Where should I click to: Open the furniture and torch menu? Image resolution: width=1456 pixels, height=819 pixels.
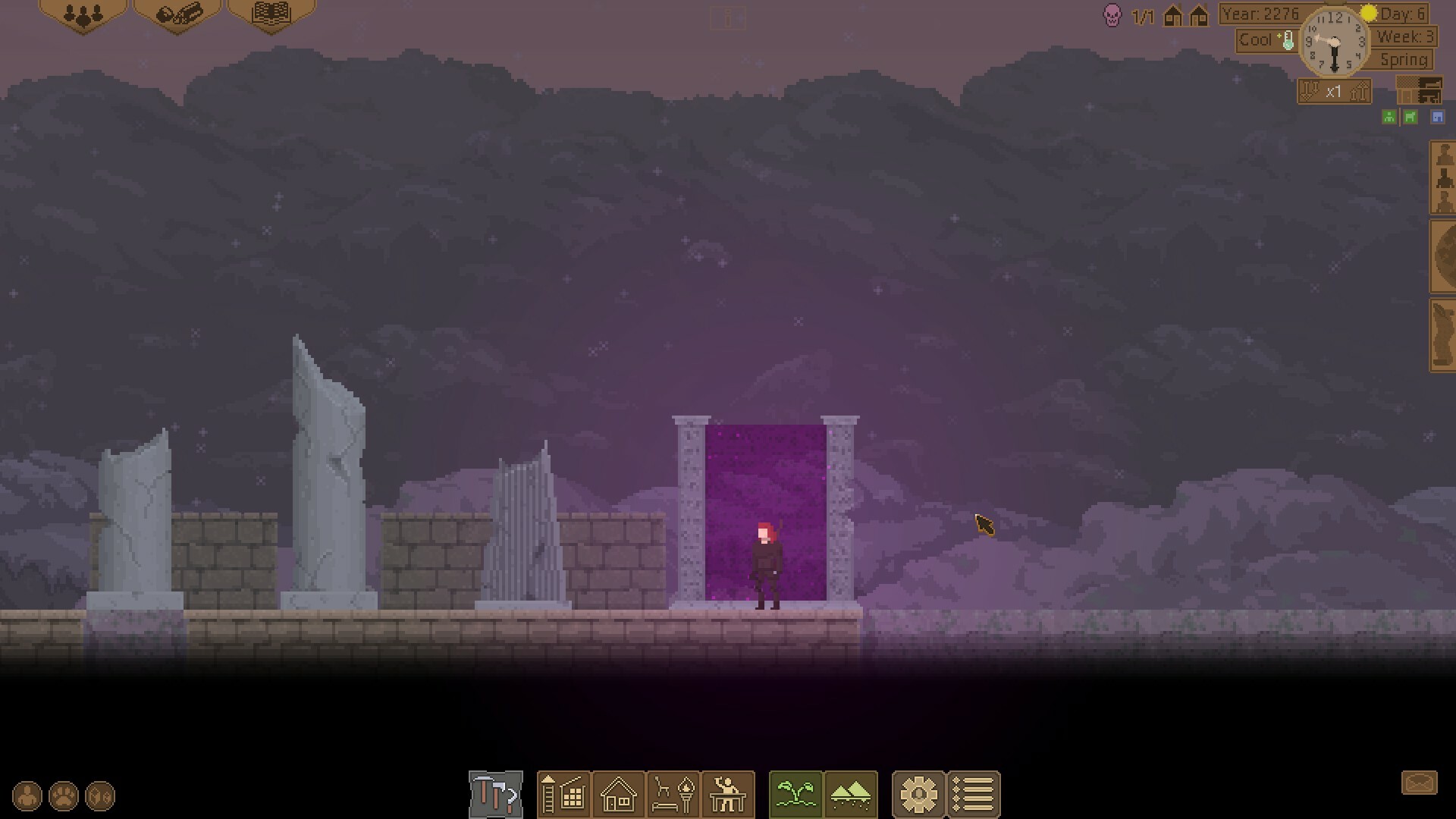(673, 795)
